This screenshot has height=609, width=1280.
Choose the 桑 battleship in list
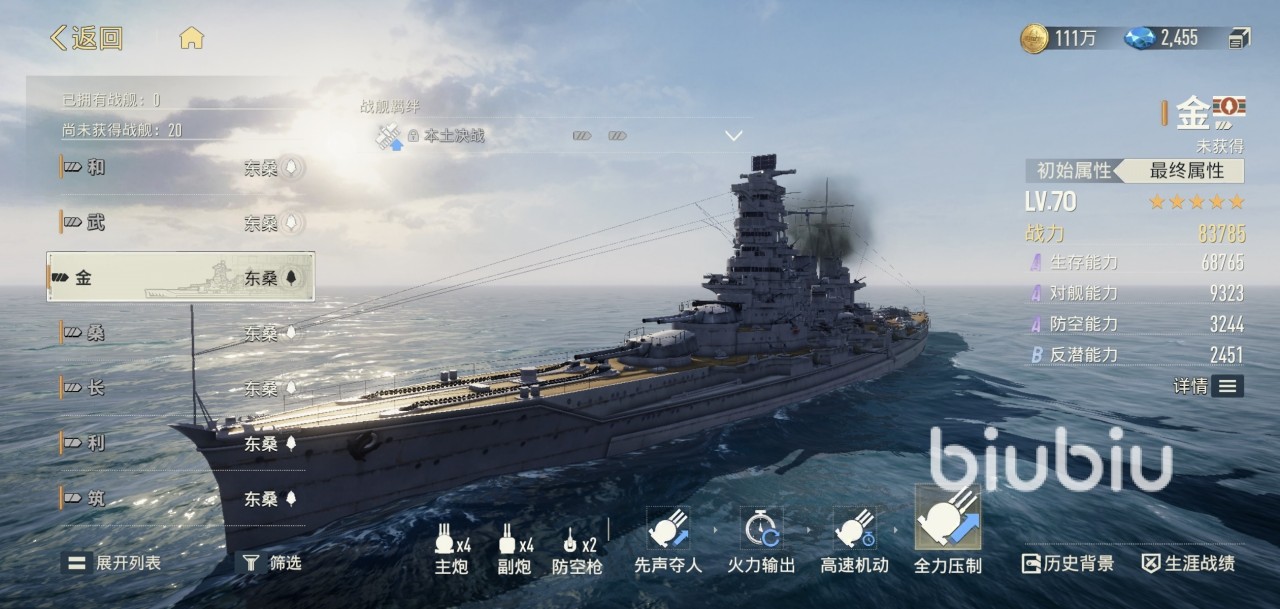[x=180, y=333]
